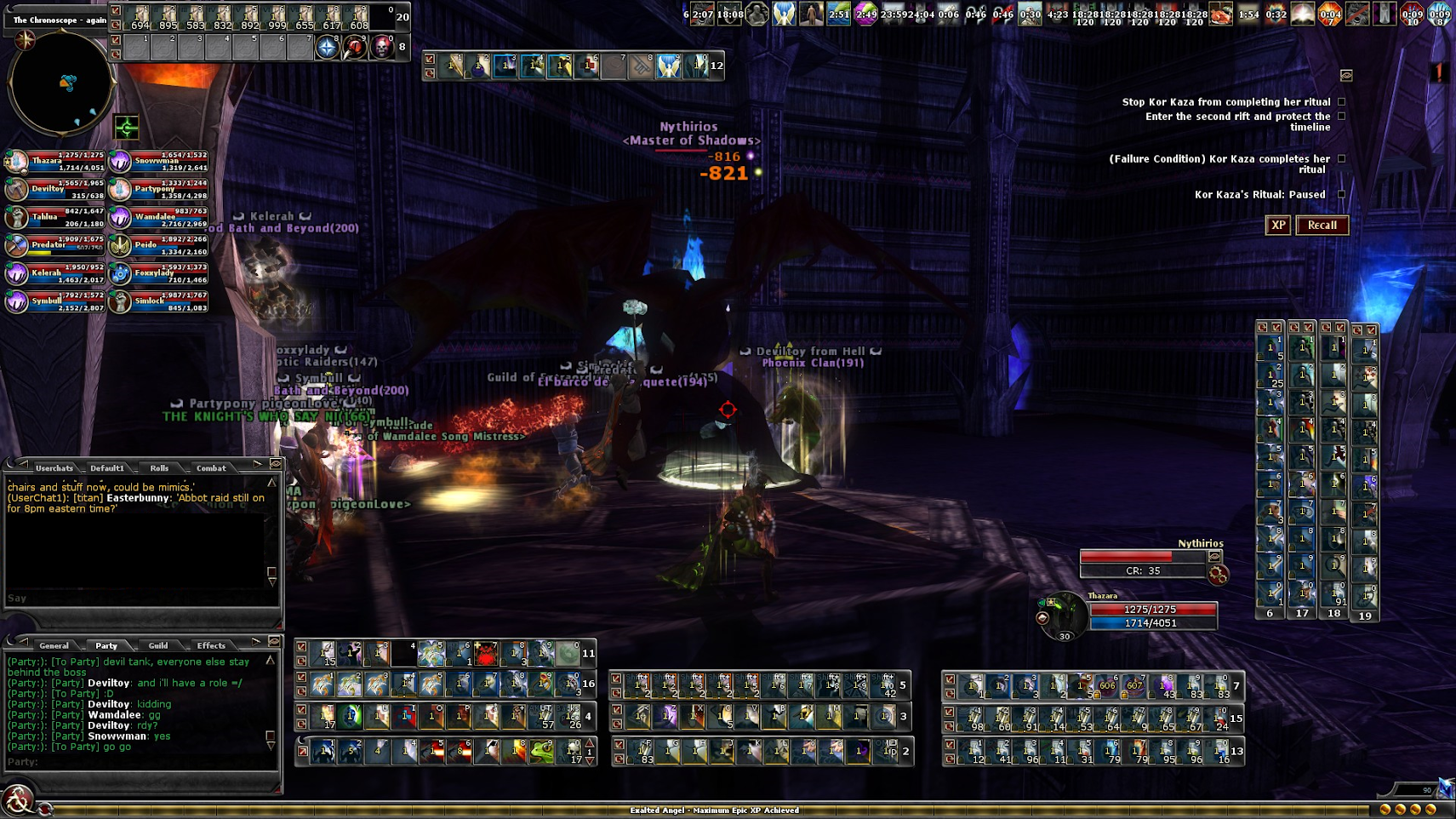Select party member Devlitoy's frame
This screenshot has width=1456, height=819.
click(55, 190)
